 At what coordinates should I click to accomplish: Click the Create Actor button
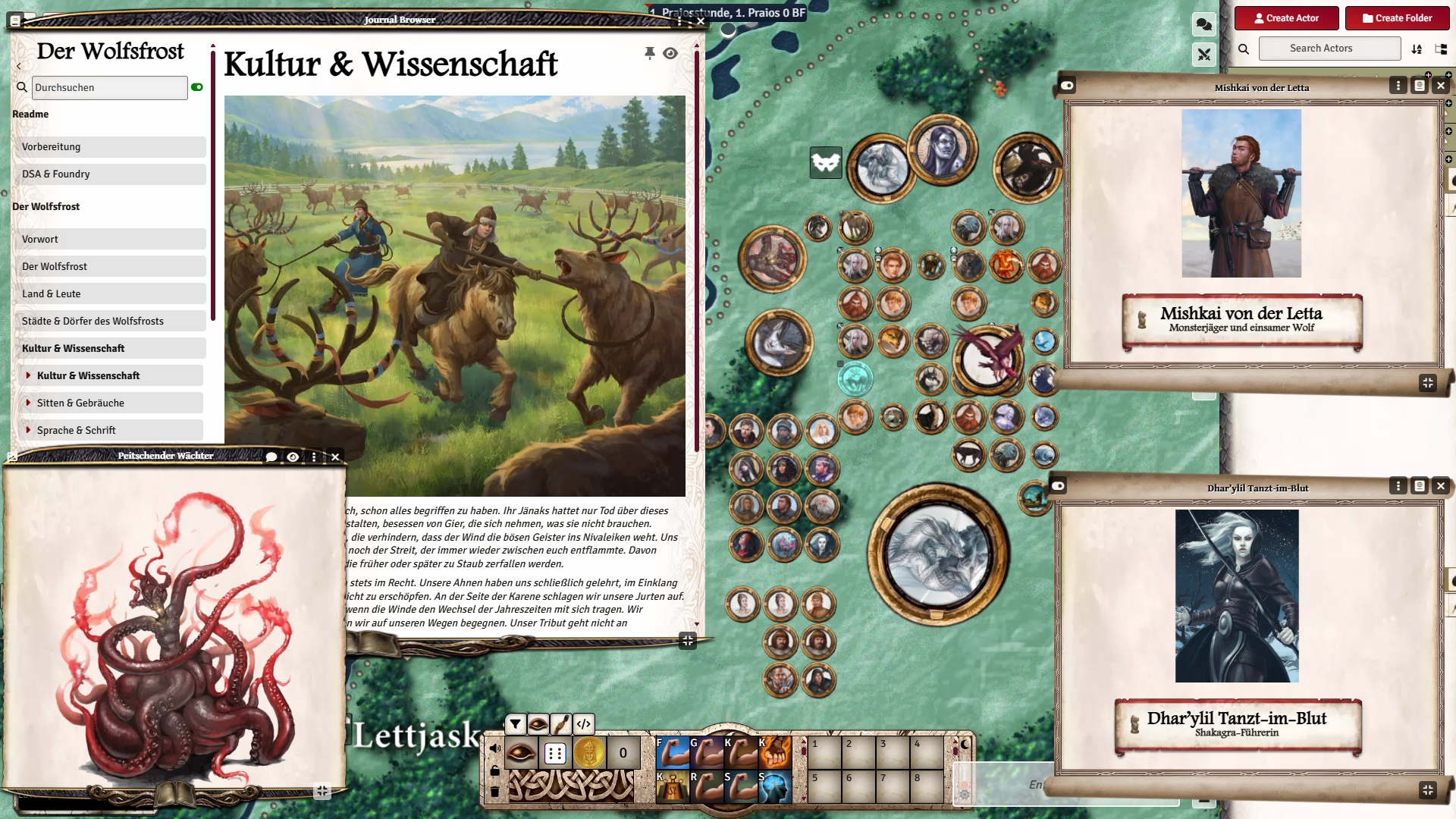point(1287,18)
